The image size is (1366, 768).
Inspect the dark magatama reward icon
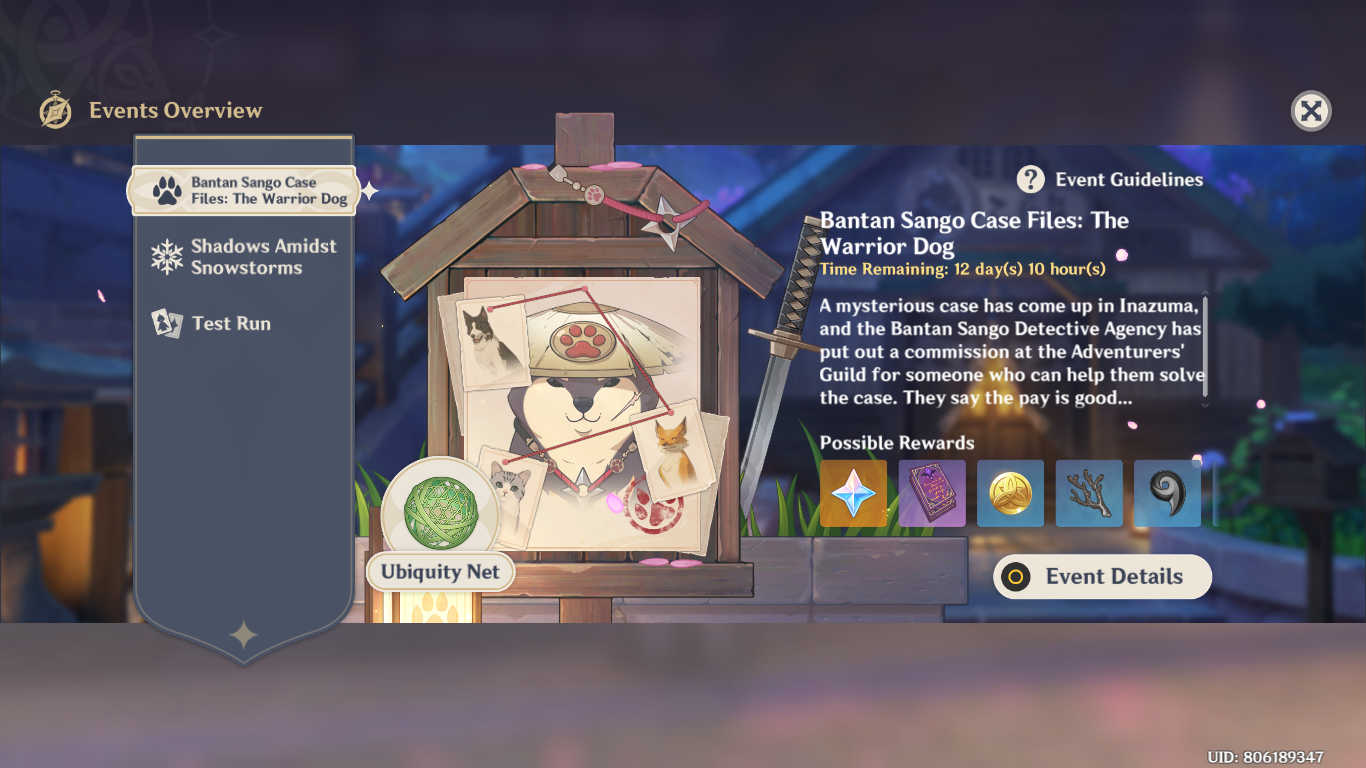pyautogui.click(x=1167, y=493)
